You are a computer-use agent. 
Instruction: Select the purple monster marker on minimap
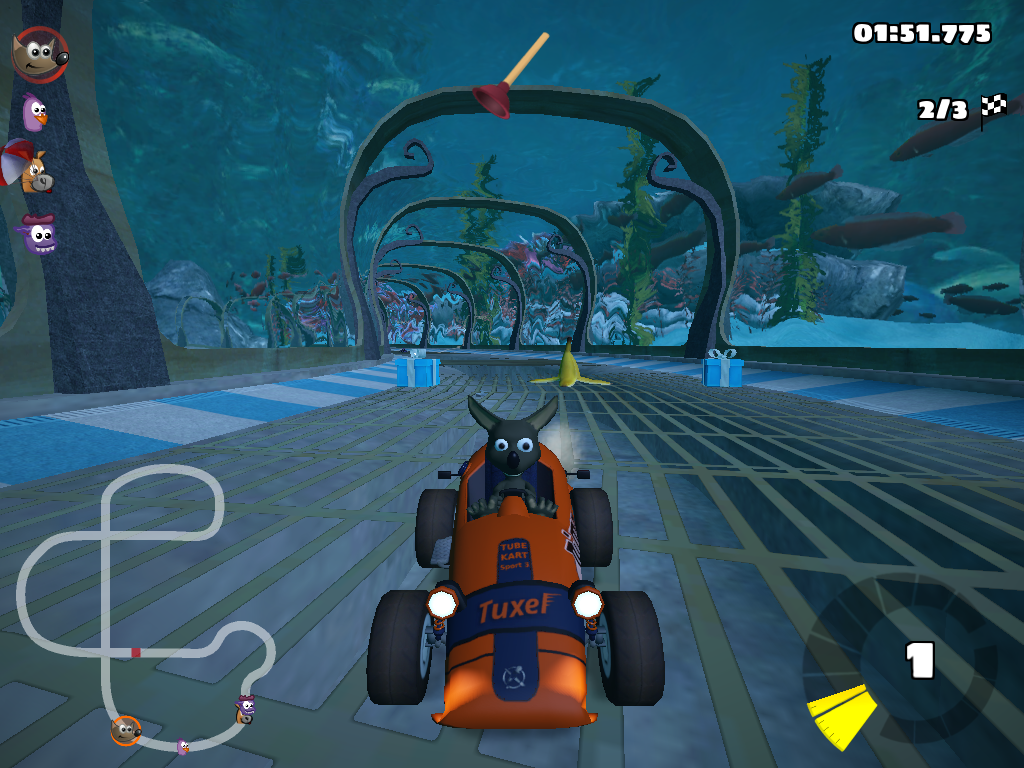pos(246,706)
